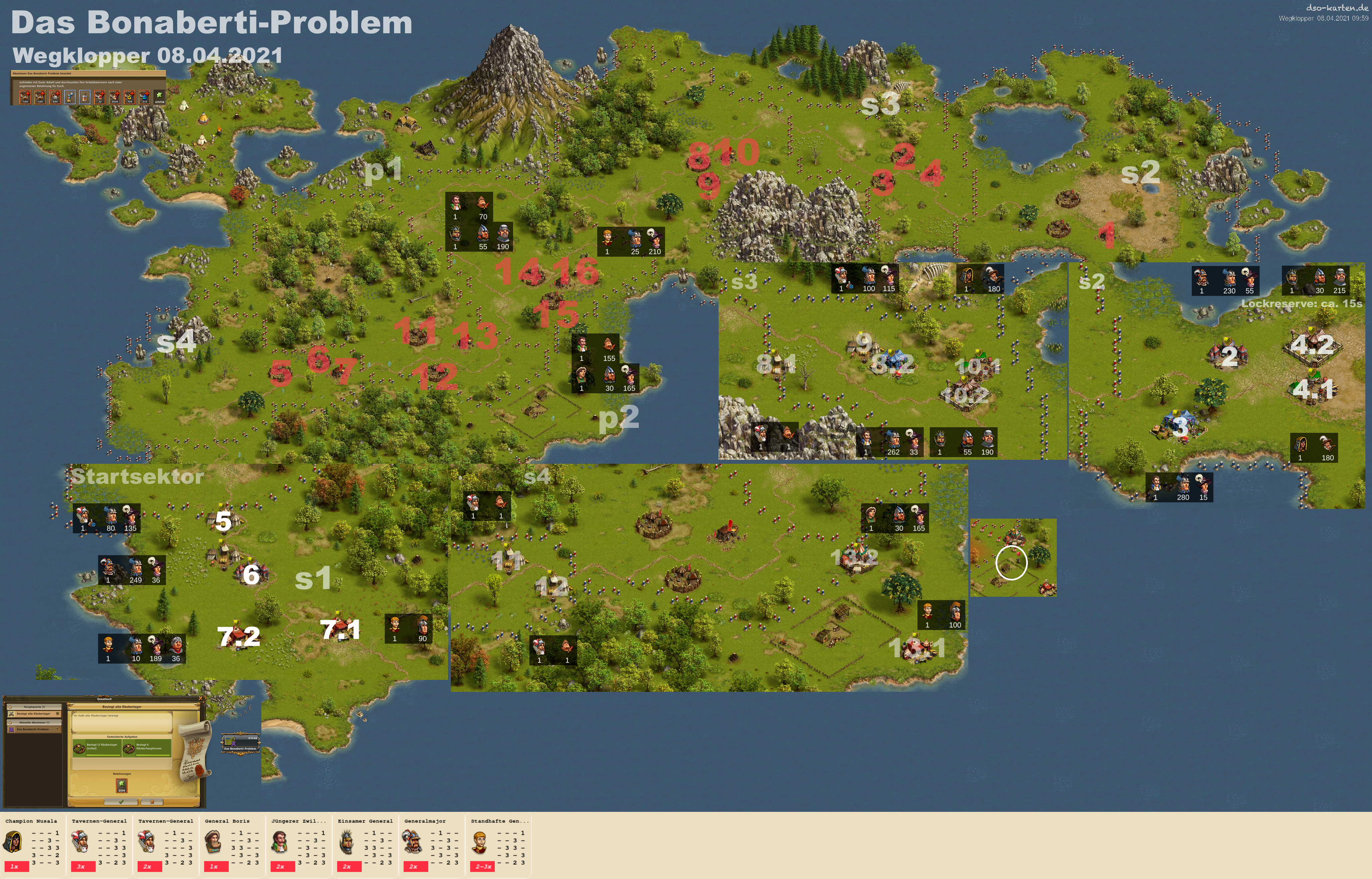This screenshot has width=1372, height=879.
Task: Select the Einsamer General portrait
Action: (346, 841)
